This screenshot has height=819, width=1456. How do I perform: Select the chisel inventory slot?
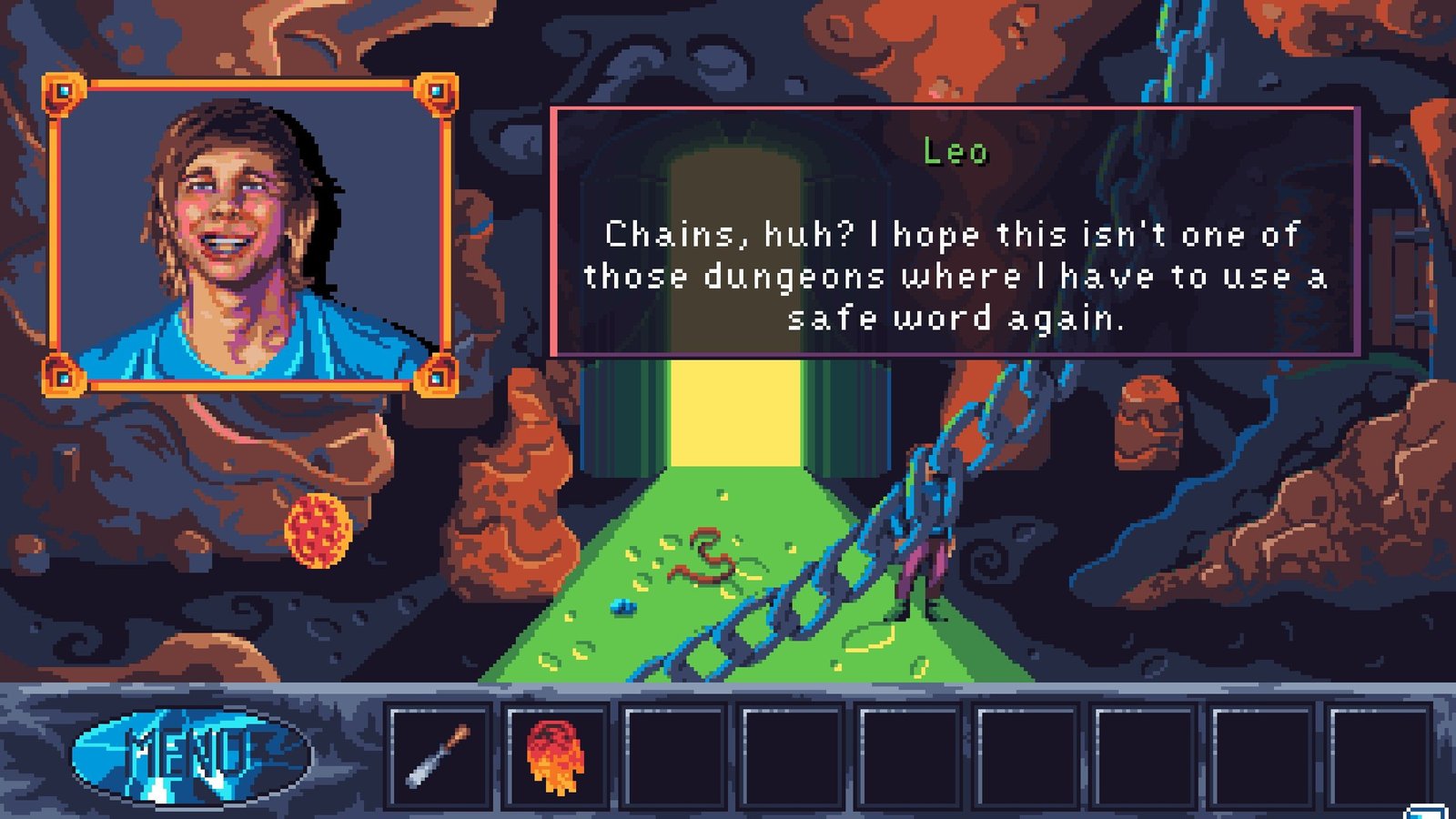440,755
